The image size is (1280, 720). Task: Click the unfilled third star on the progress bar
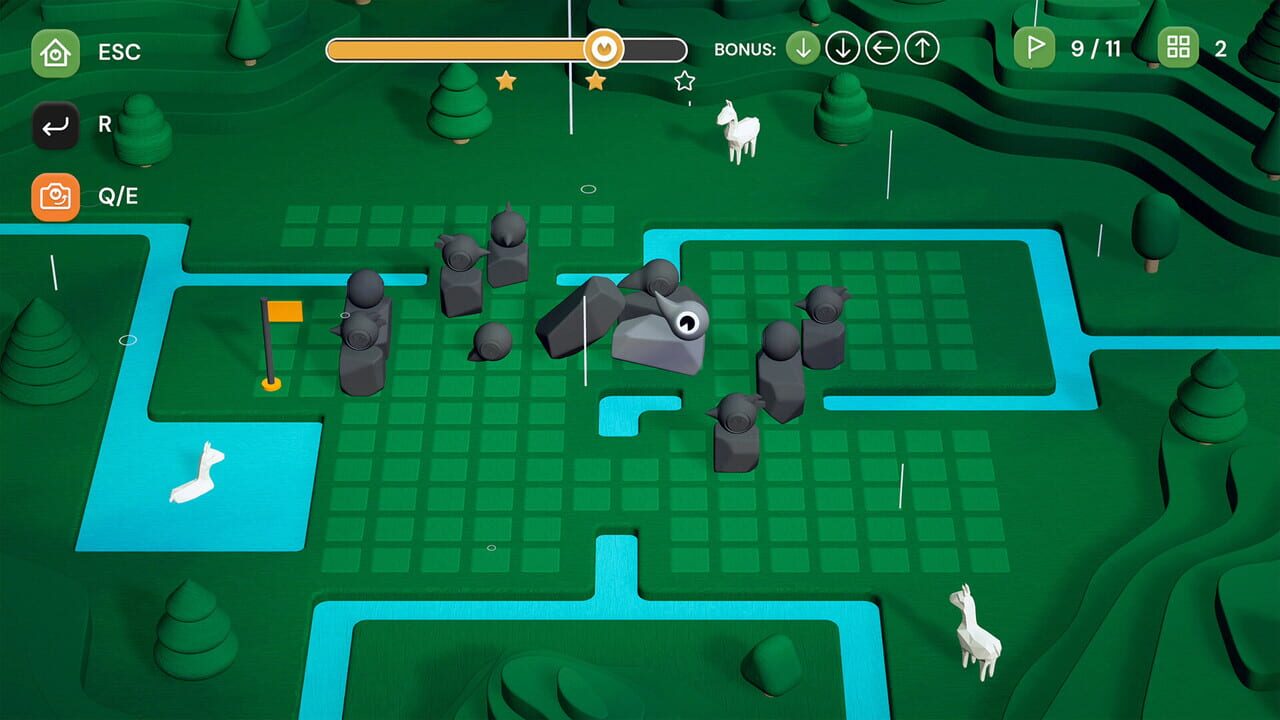(682, 80)
